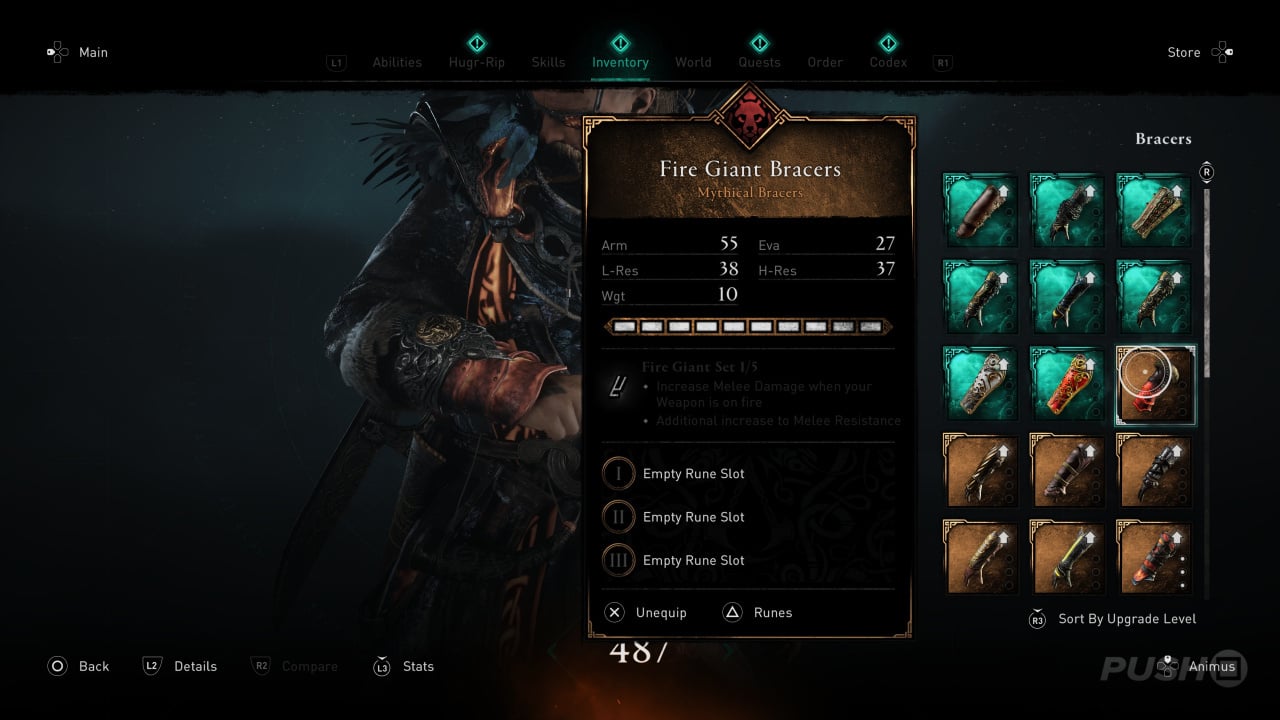Open the Hugr-Rip tab
Image resolution: width=1280 pixels, height=720 pixels.
[x=477, y=62]
